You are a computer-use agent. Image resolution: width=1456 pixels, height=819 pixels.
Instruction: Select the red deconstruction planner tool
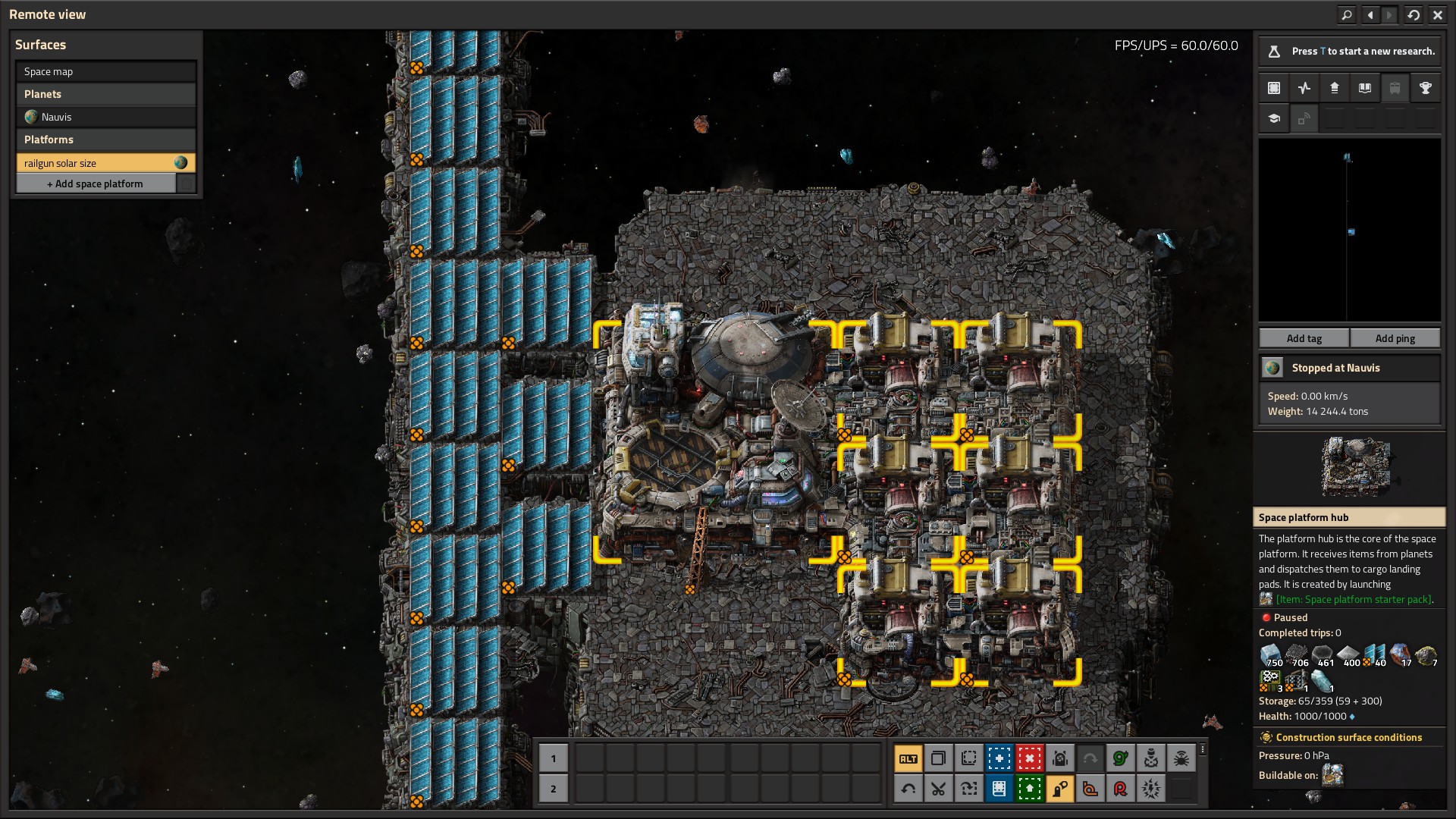1029,758
